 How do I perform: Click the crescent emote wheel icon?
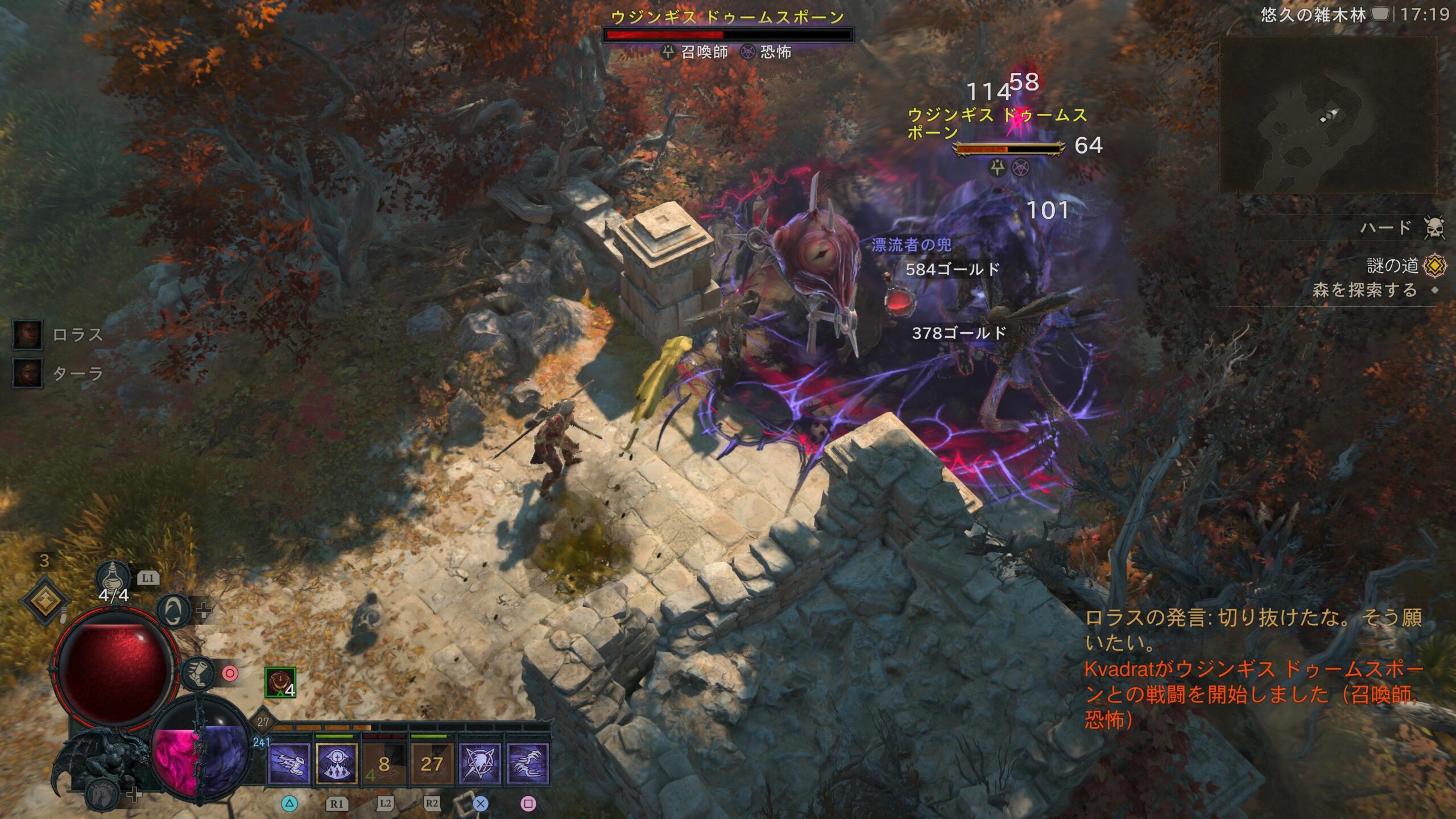173,610
